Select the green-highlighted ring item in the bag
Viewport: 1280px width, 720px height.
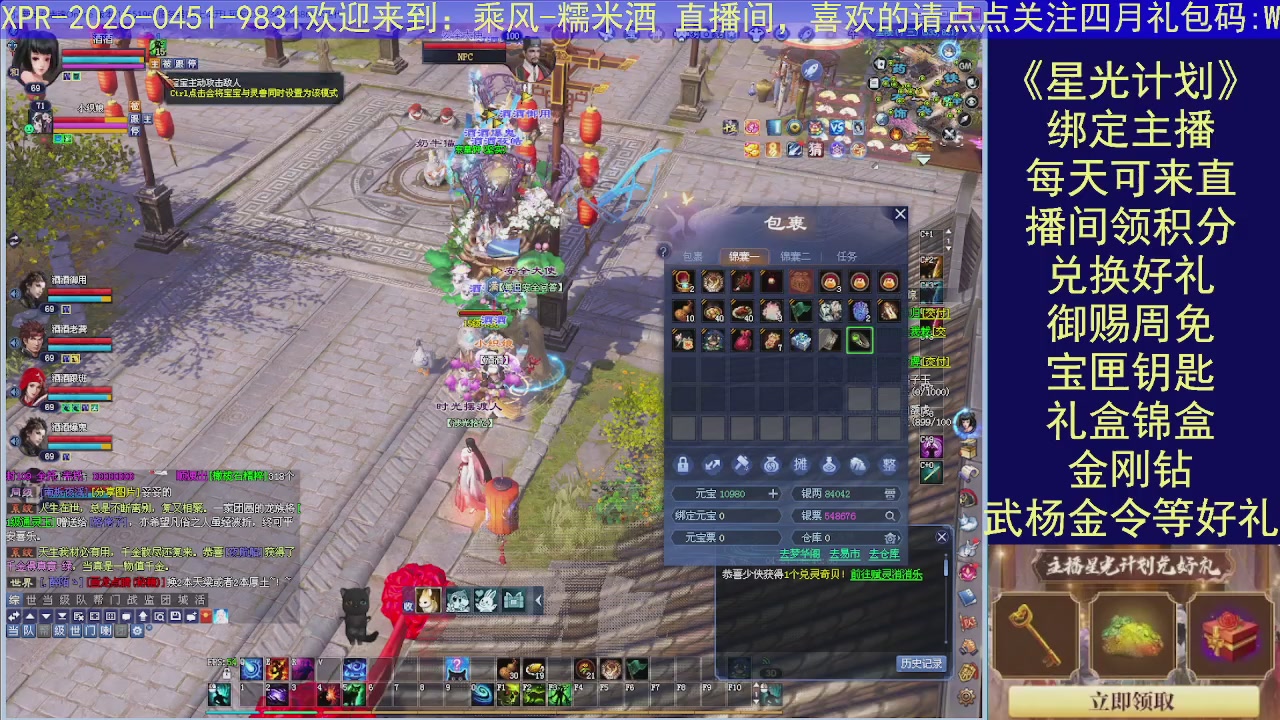(x=859, y=340)
